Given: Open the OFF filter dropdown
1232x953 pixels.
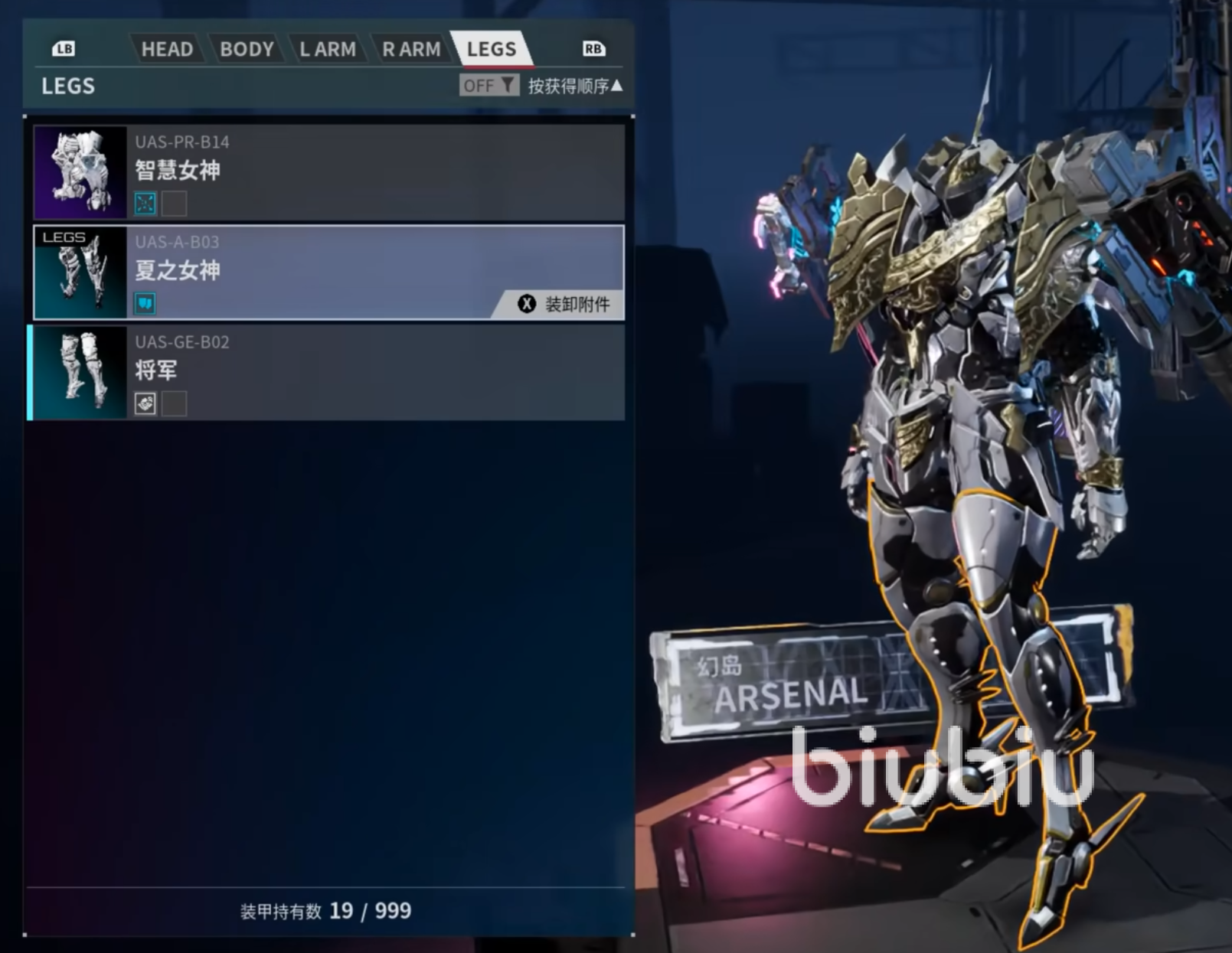Looking at the screenshot, I should point(489,86).
